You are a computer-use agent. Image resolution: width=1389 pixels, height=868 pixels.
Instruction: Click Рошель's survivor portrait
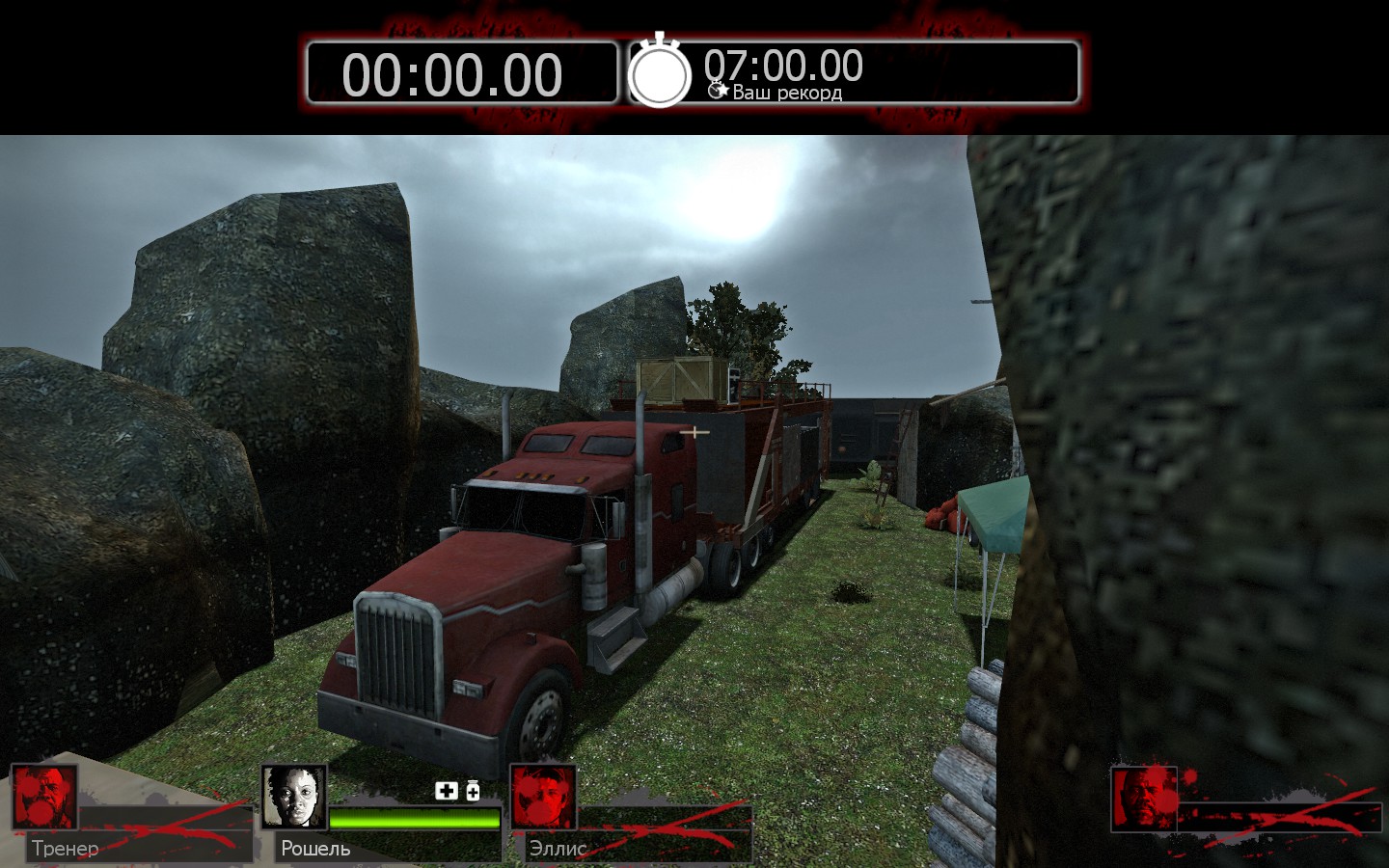tap(294, 797)
